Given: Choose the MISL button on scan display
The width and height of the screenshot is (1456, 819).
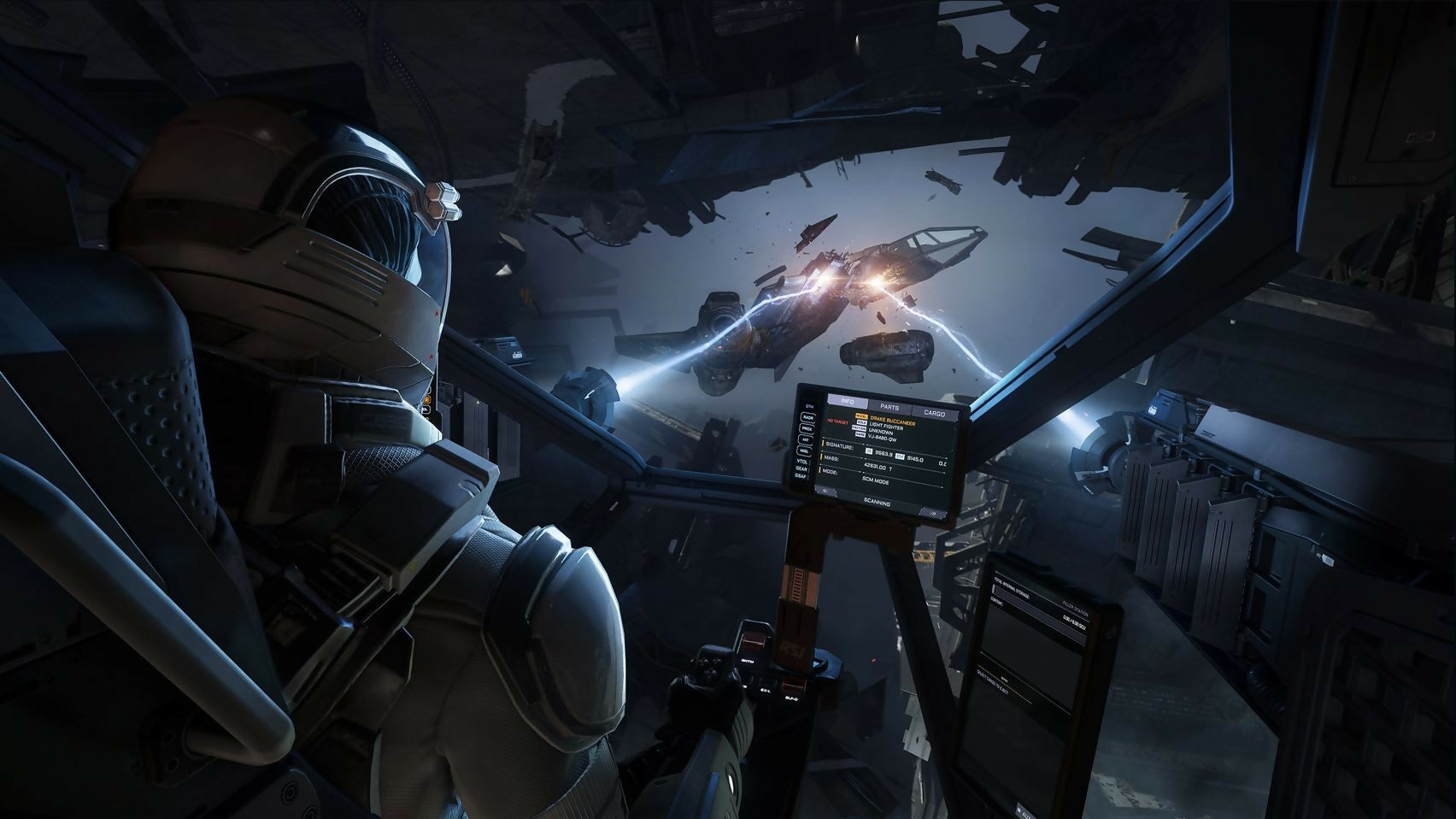Looking at the screenshot, I should click(x=805, y=450).
